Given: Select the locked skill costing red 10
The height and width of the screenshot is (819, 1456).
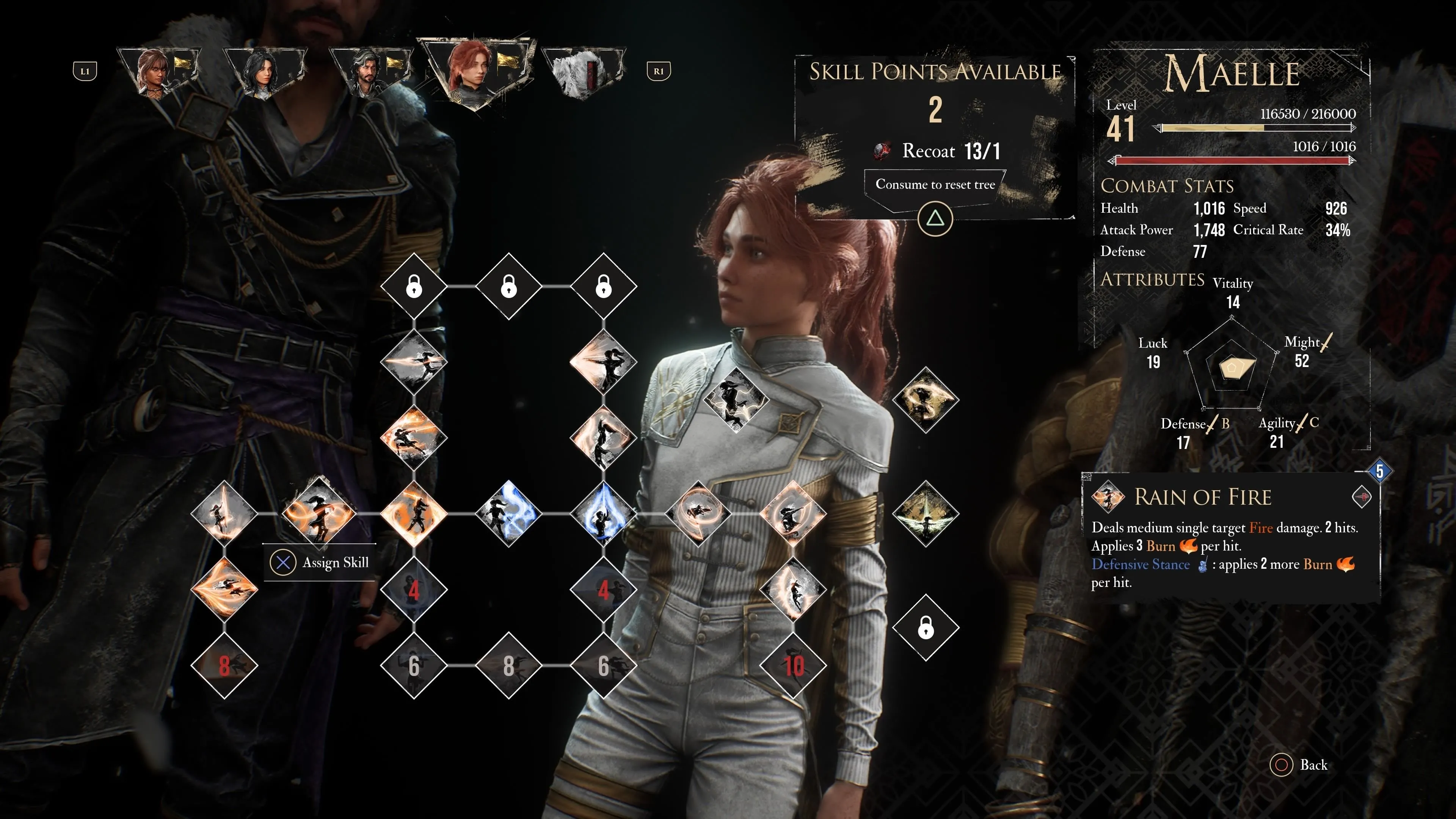Looking at the screenshot, I should coord(793,665).
